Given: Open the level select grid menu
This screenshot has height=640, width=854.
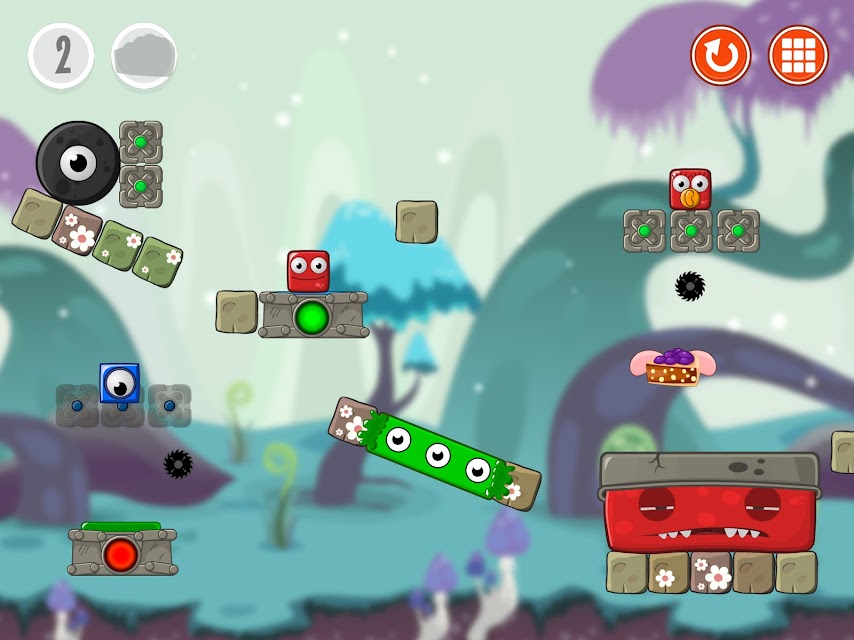Looking at the screenshot, I should 798,56.
